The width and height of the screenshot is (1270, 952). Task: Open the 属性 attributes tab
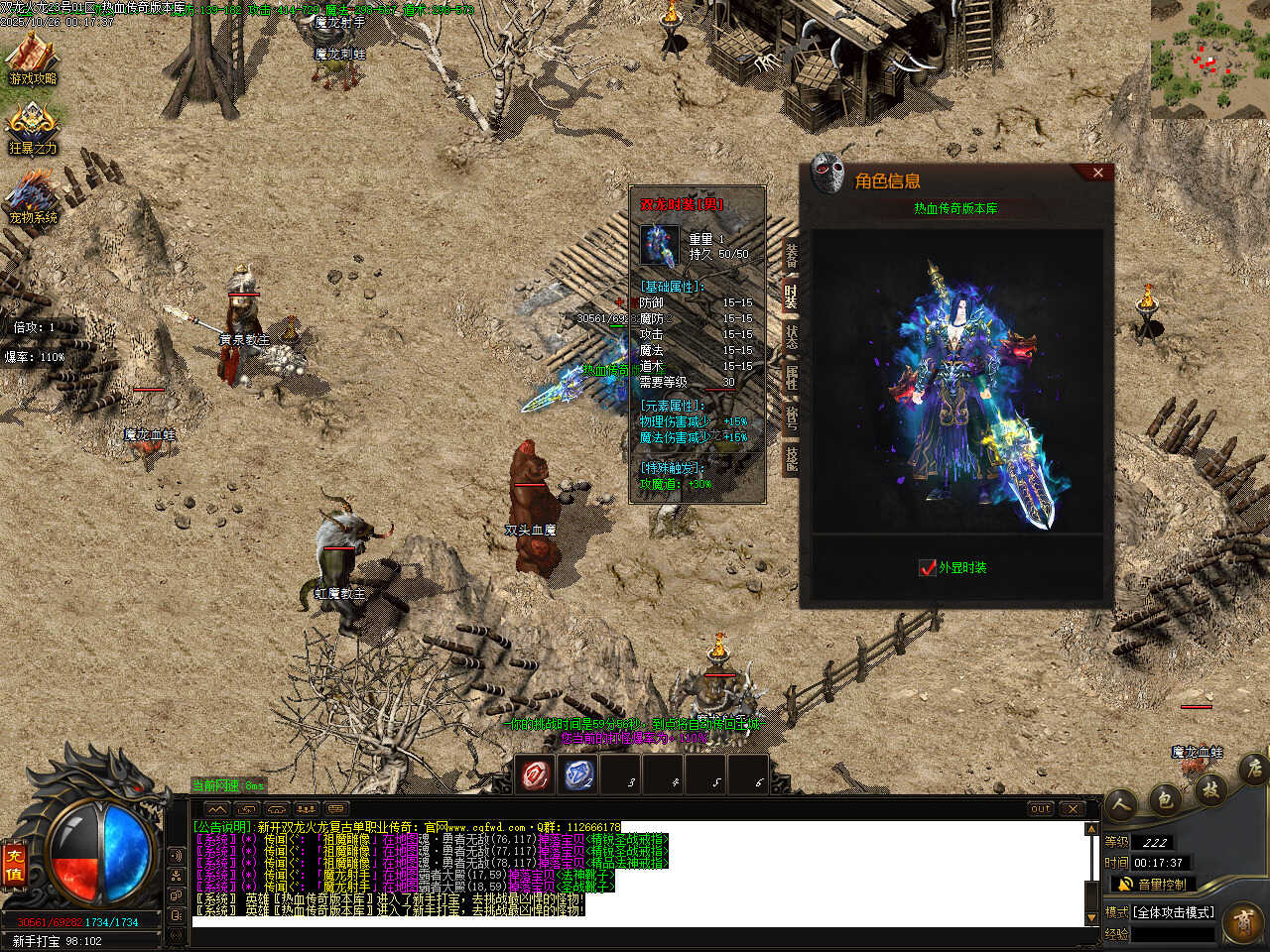point(791,377)
